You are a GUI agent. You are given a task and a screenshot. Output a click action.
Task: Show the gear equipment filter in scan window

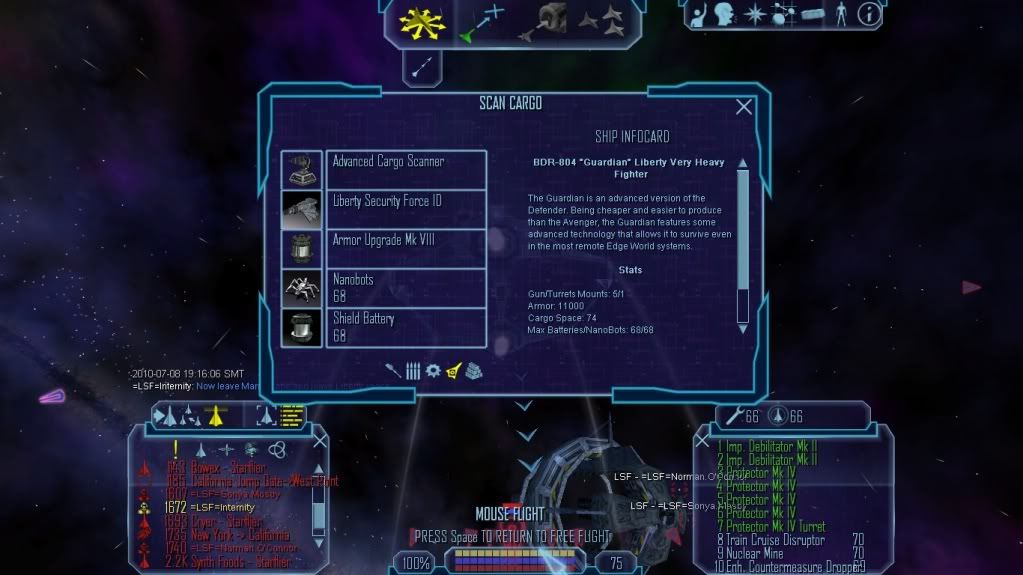[x=432, y=371]
